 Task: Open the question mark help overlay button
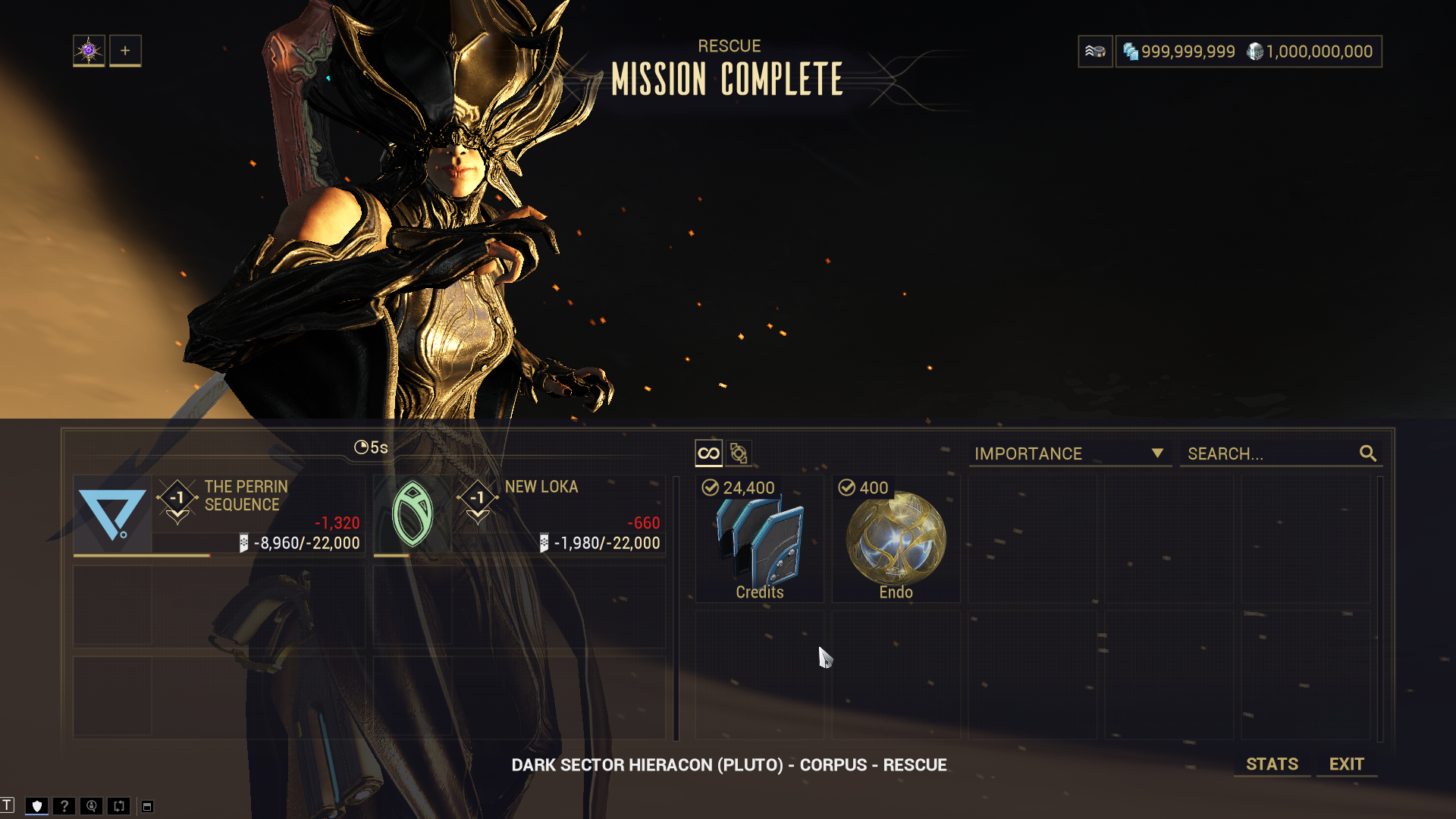pos(64,805)
